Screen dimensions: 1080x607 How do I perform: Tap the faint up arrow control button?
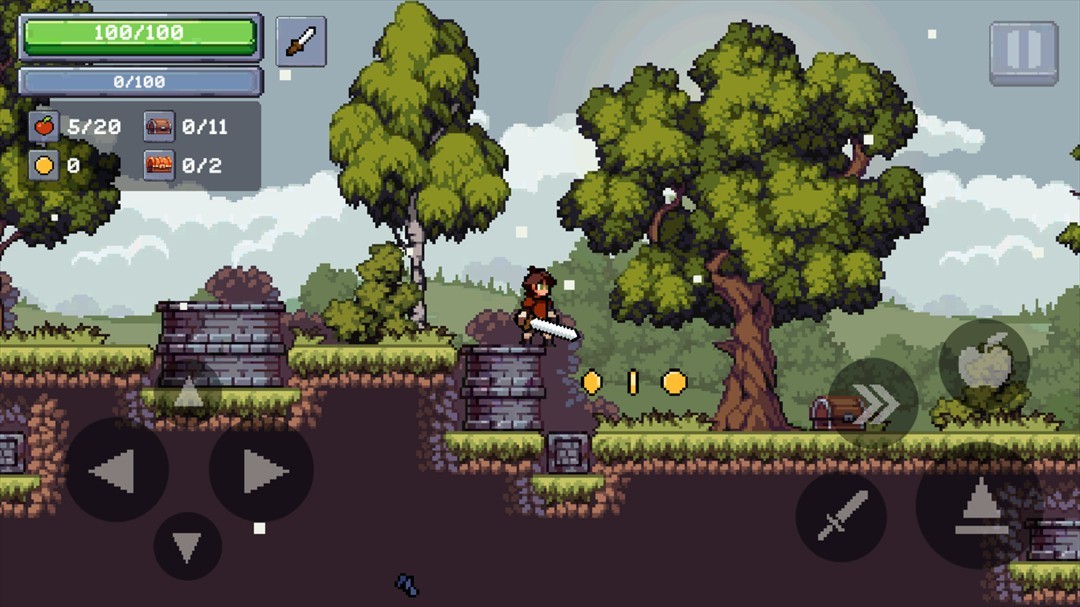click(188, 393)
